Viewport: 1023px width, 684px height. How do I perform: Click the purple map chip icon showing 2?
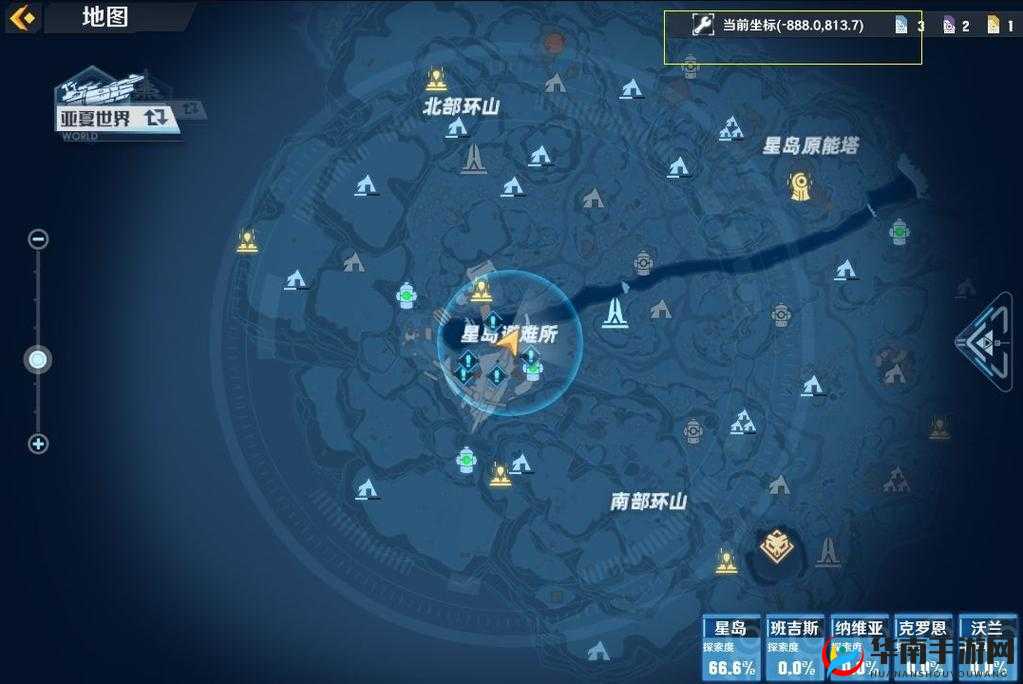(x=948, y=25)
